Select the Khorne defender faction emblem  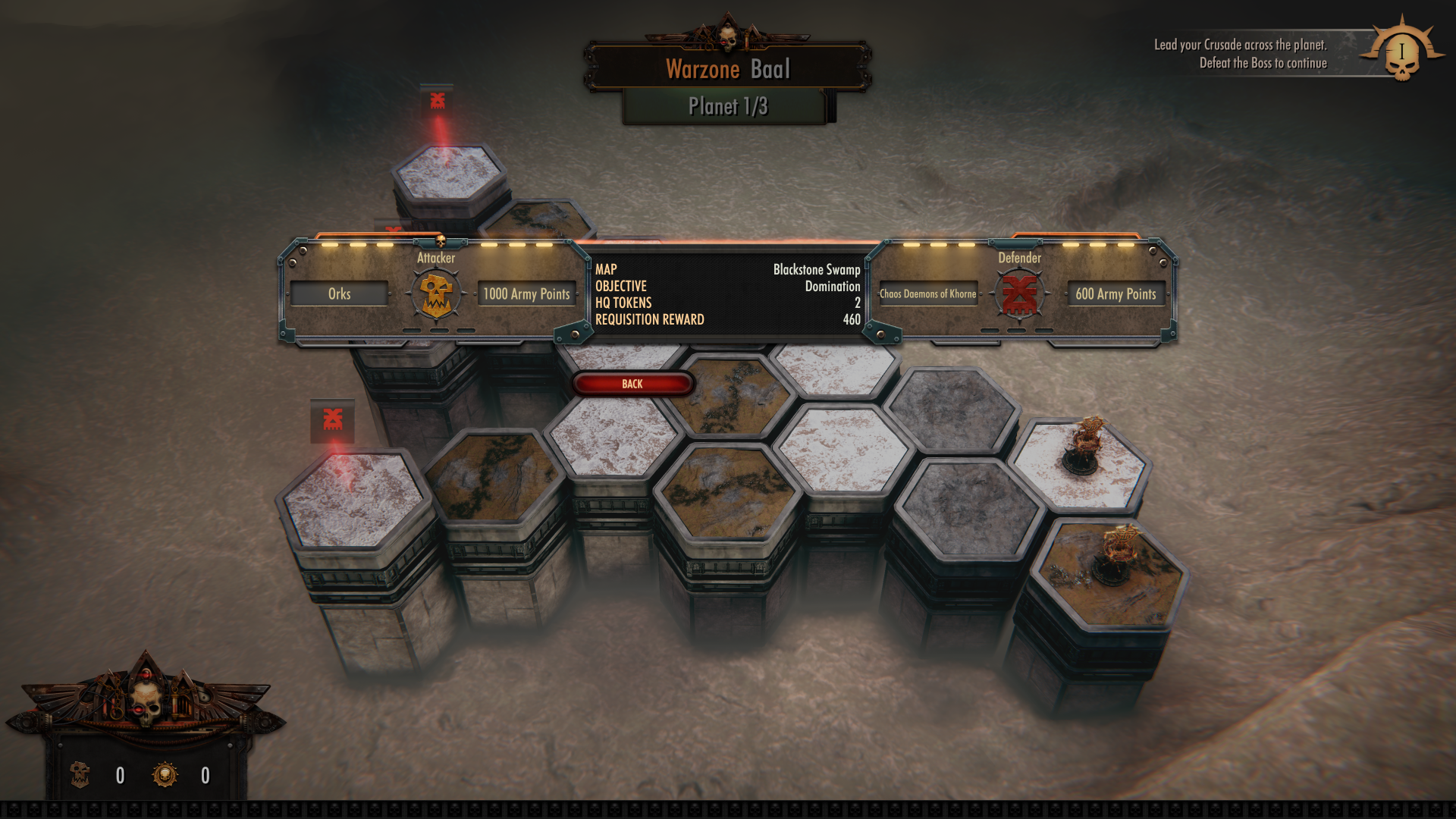pos(1019,294)
